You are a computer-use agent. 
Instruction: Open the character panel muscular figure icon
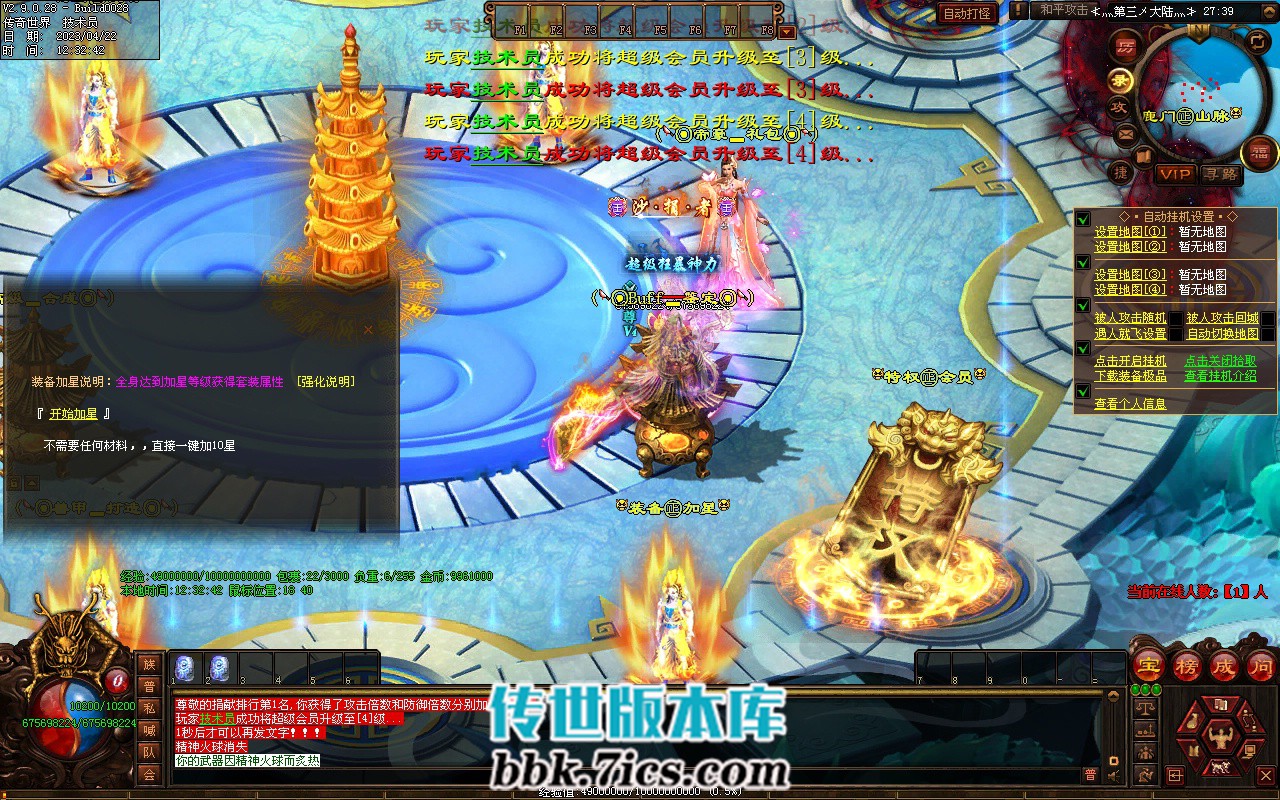[1218, 738]
